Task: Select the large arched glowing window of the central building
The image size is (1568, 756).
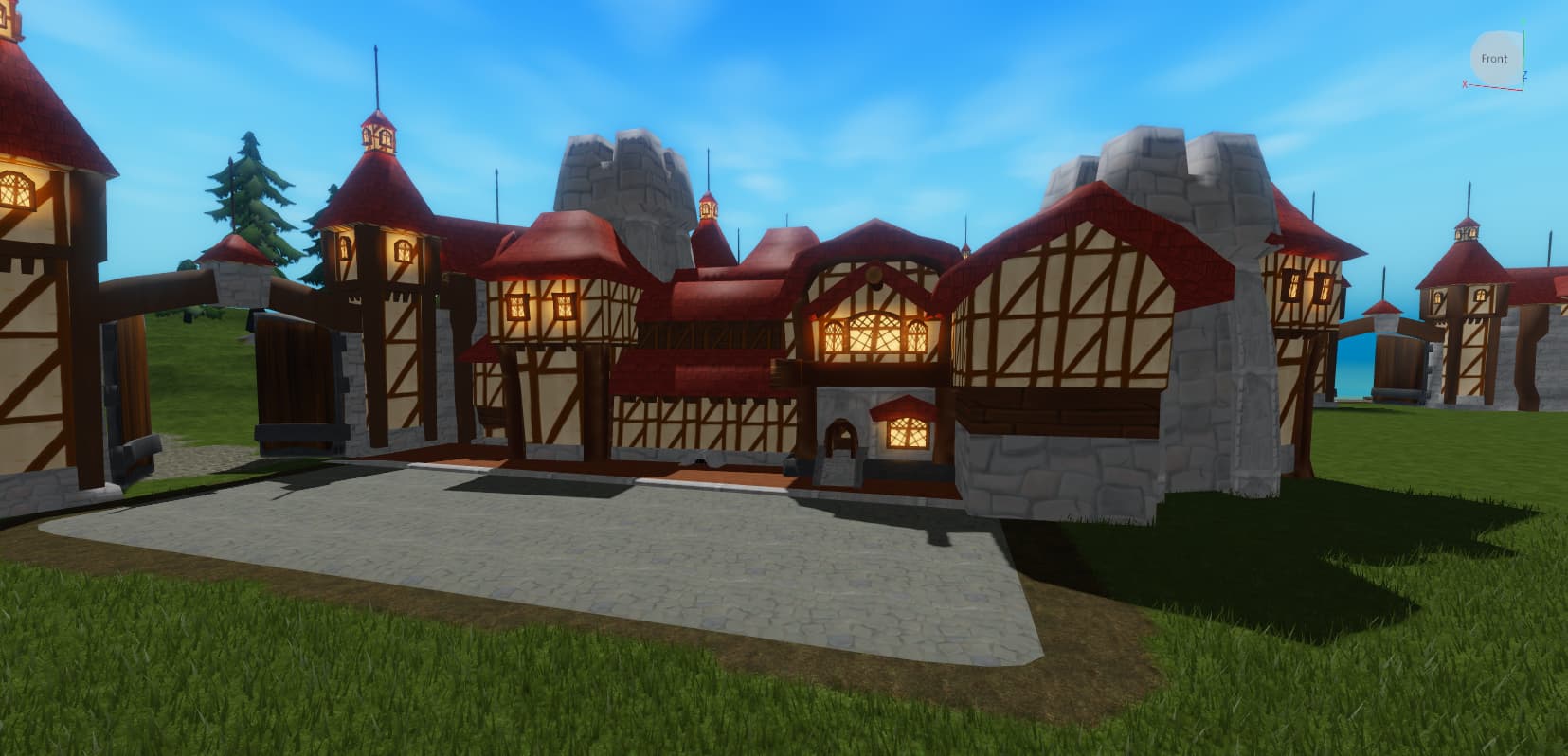Action: click(x=874, y=334)
